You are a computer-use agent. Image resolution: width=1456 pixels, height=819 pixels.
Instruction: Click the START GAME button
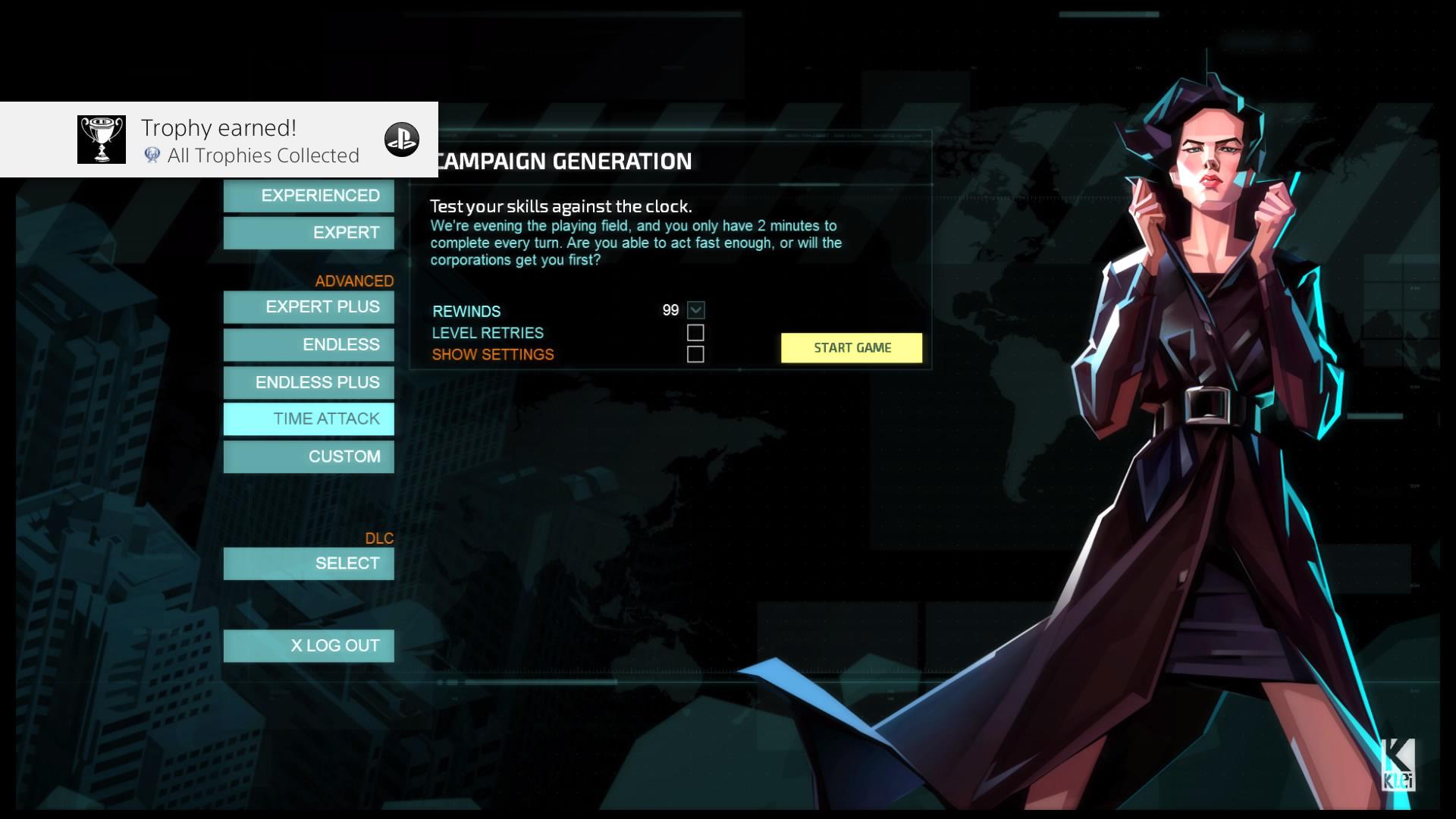point(851,347)
